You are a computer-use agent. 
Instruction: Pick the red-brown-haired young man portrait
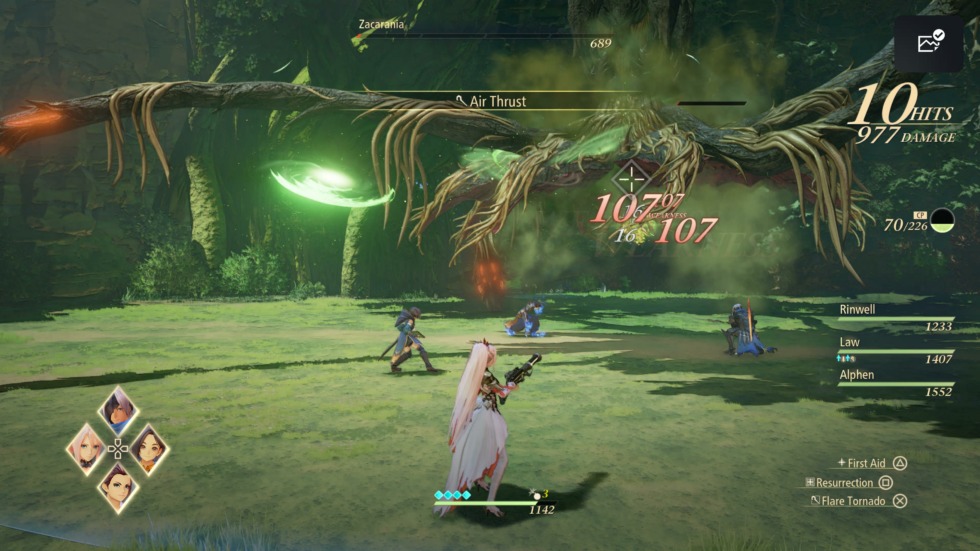click(x=118, y=485)
